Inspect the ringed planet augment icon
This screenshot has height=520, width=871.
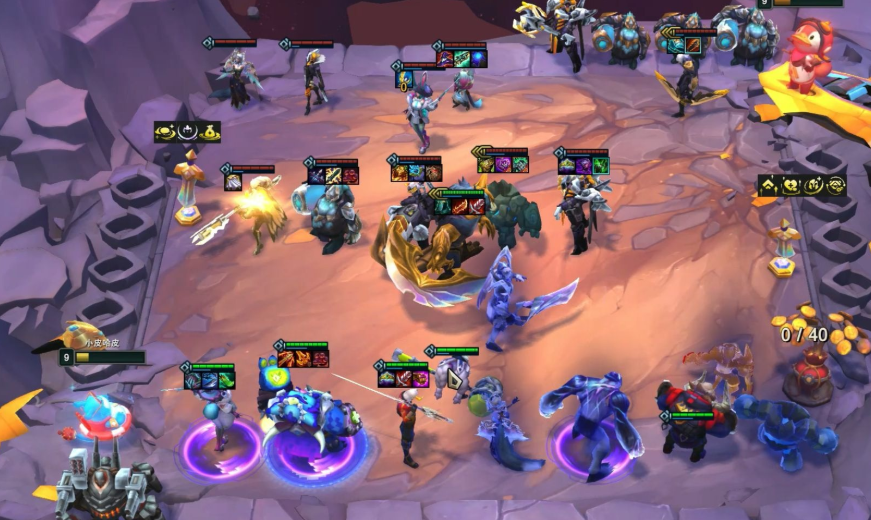(166, 132)
